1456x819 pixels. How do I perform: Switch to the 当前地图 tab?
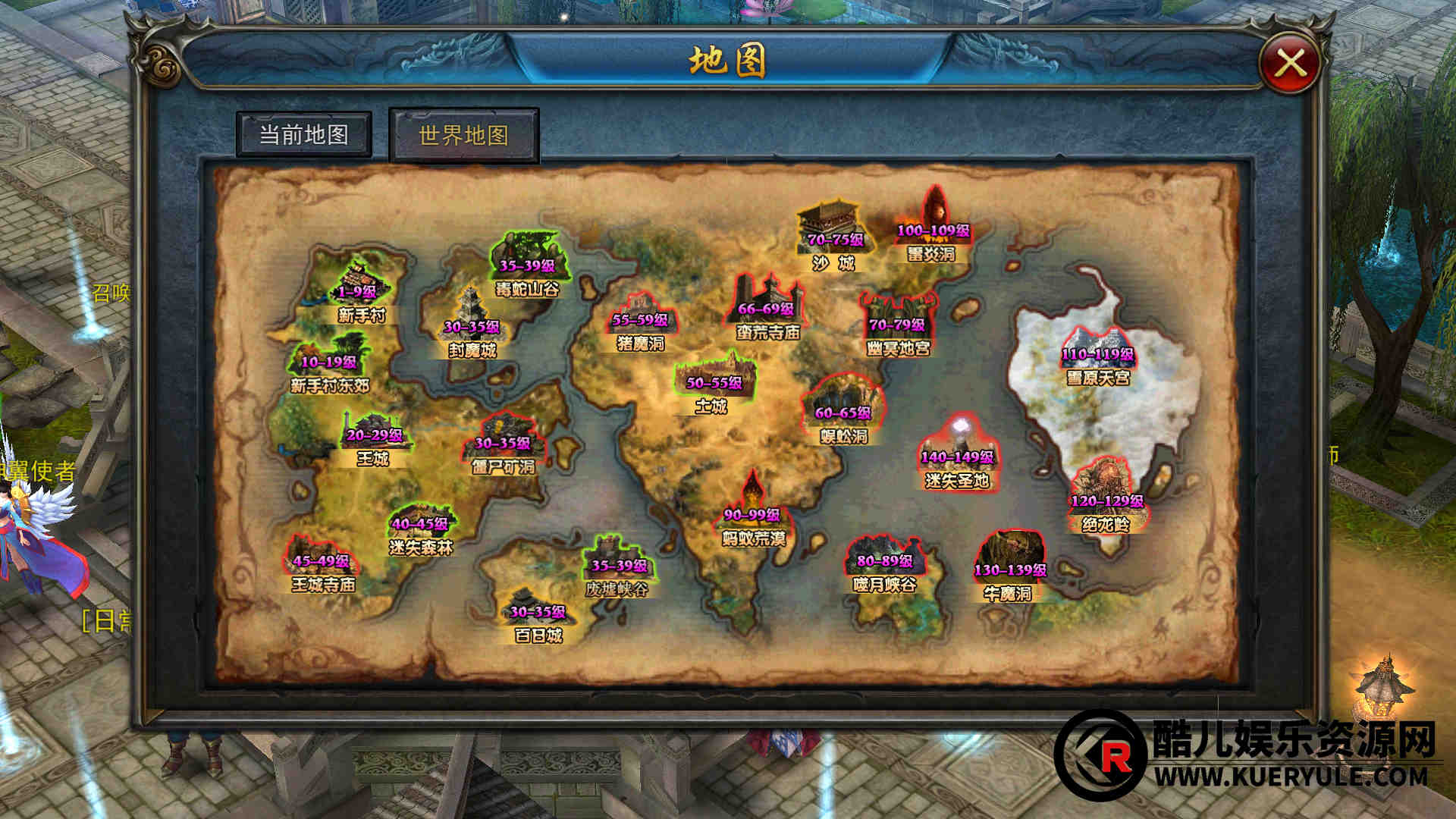coord(304,135)
